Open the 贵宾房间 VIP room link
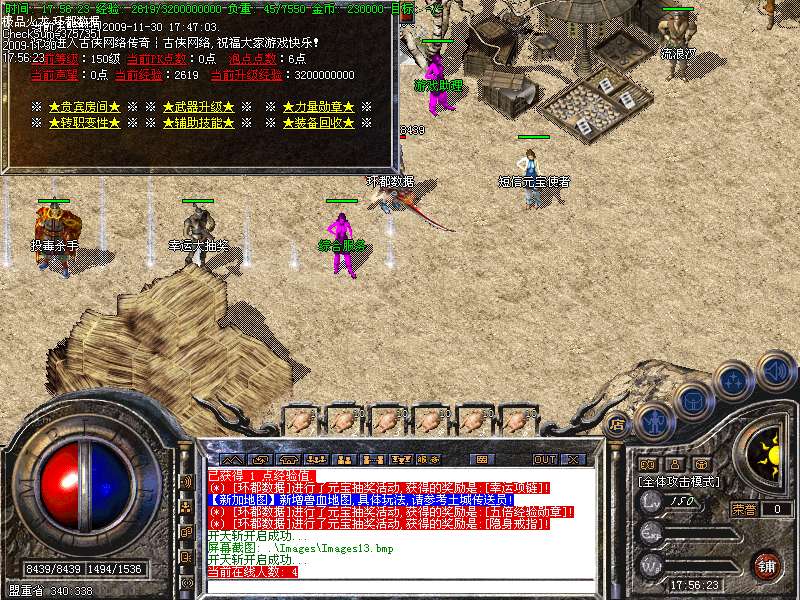Screen dimensions: 800x600 (85, 107)
